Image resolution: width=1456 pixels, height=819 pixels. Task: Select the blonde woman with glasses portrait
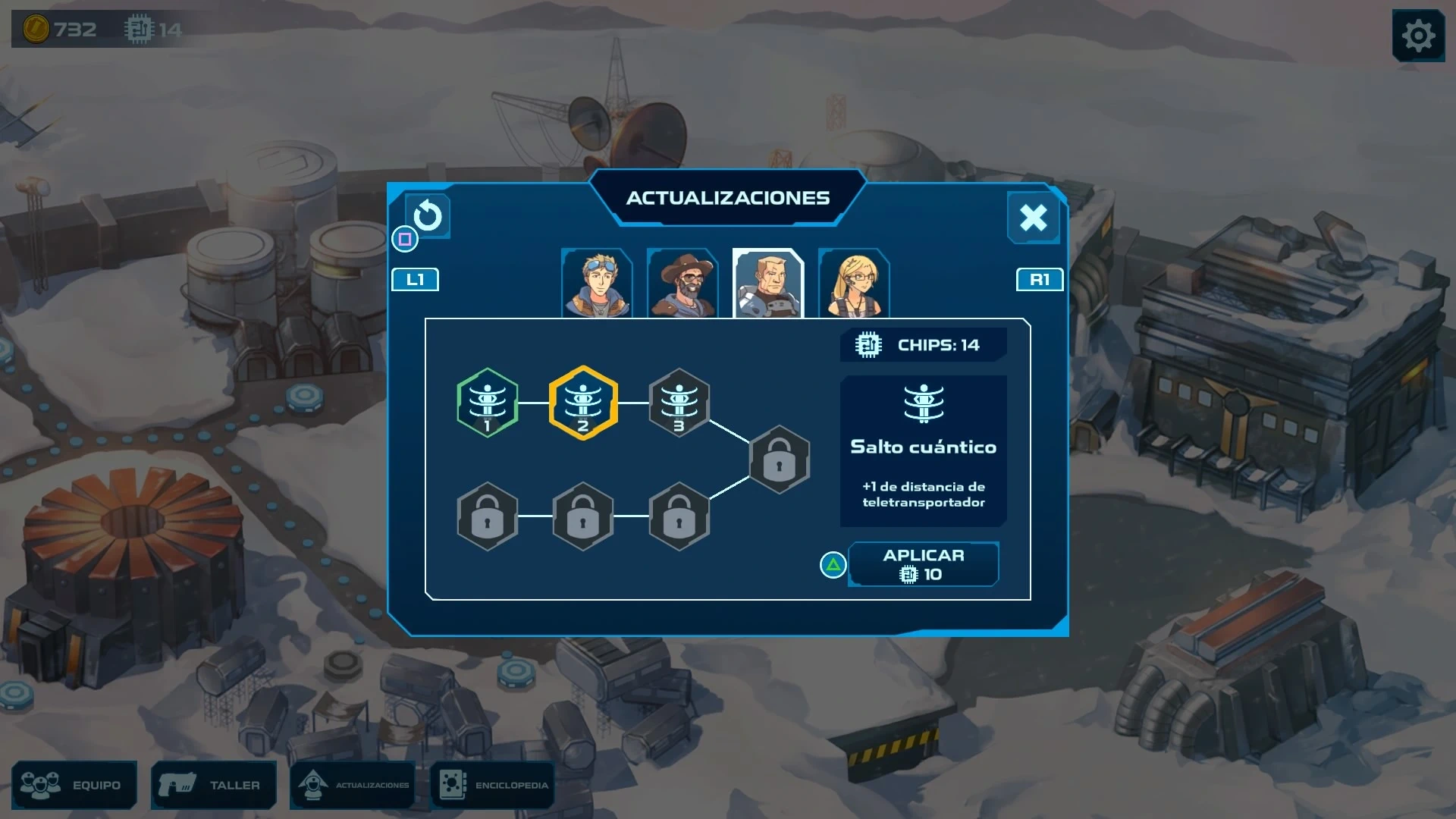(854, 284)
